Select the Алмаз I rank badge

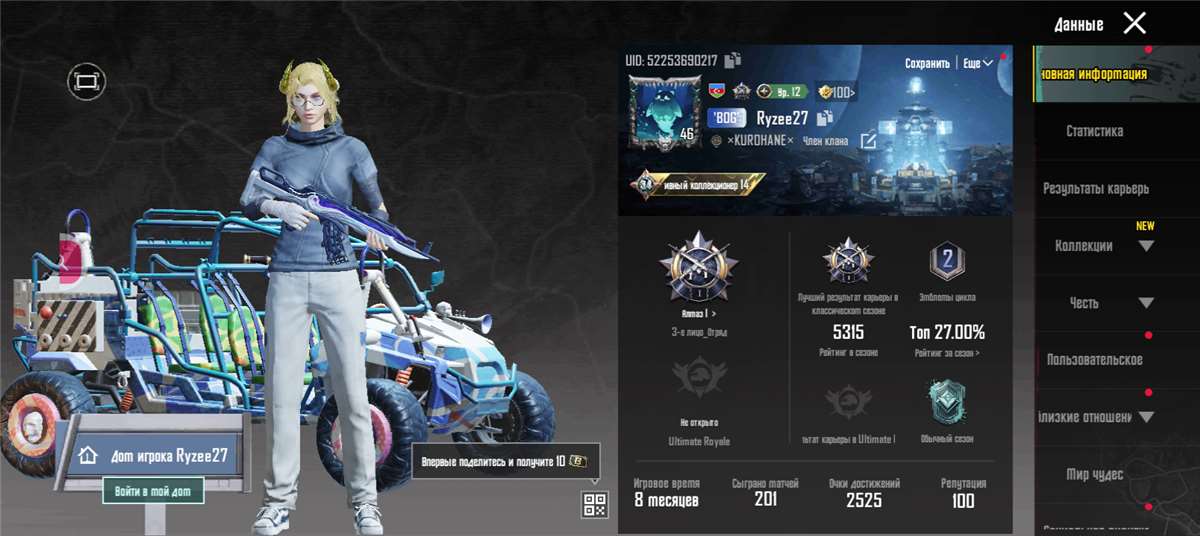pyautogui.click(x=698, y=268)
